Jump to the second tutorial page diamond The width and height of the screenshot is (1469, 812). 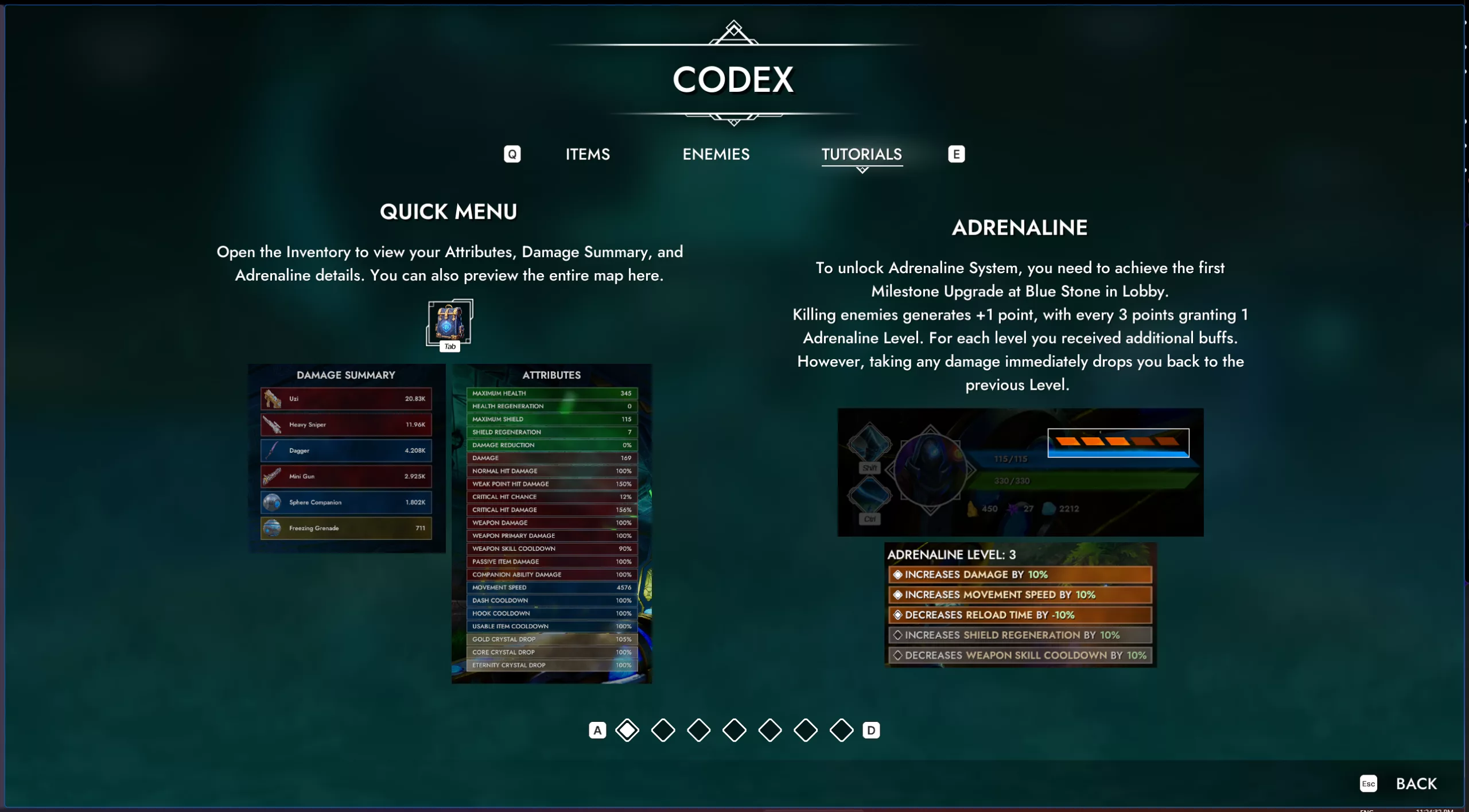[663, 730]
